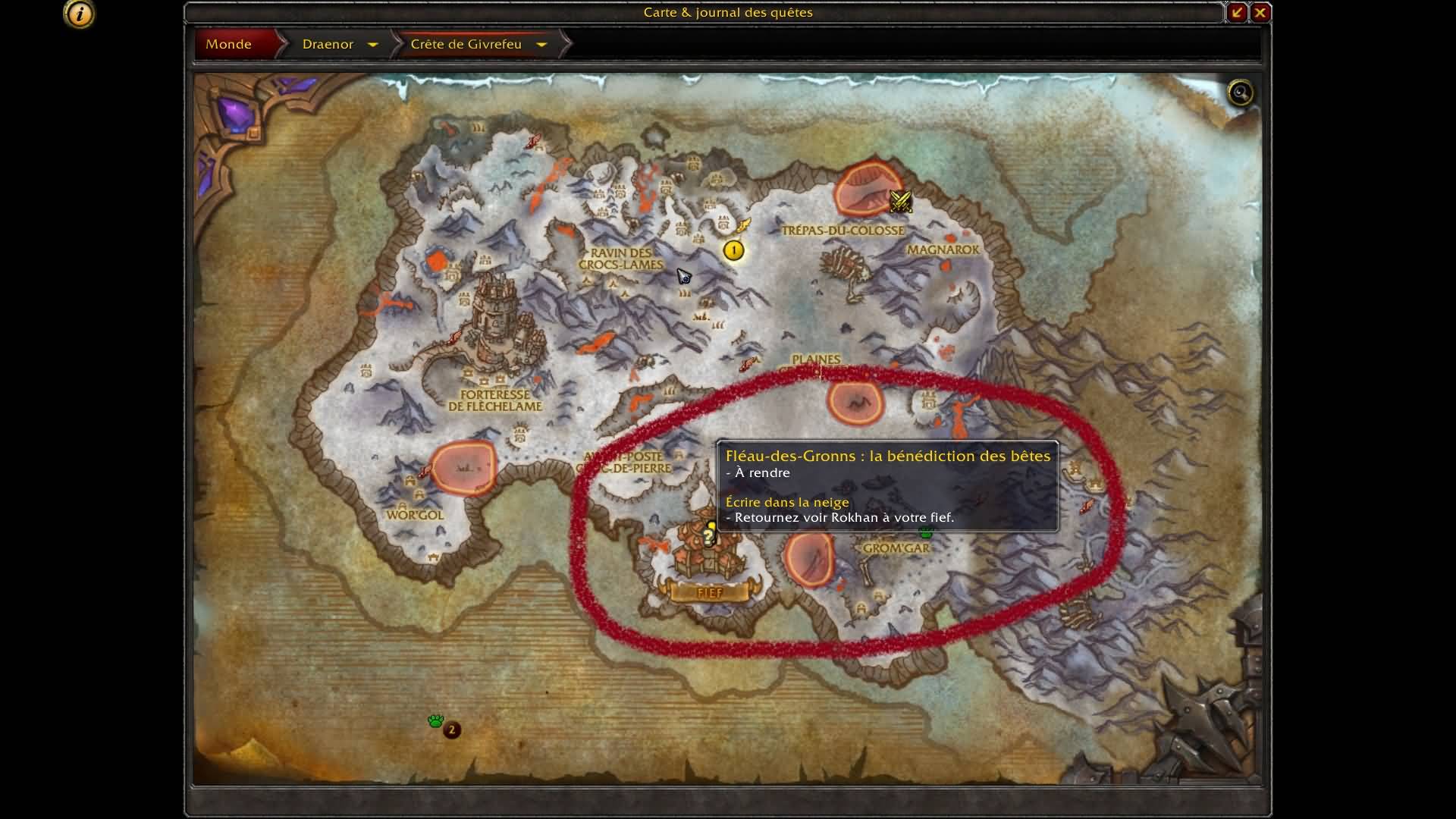Click the yellow question mark quest turn-in
The width and height of the screenshot is (1456, 819).
708,537
